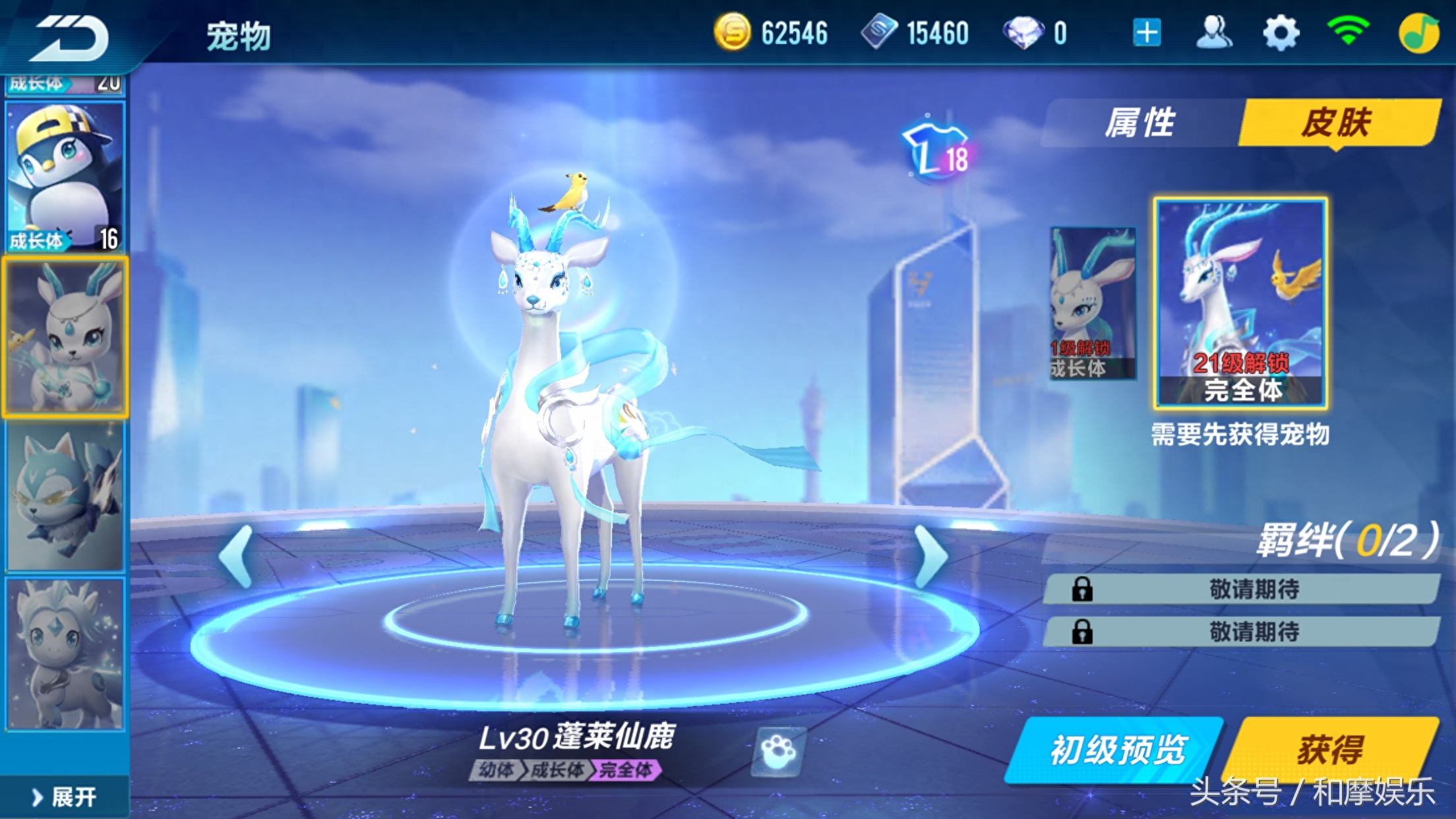Select the penguin pet in the list

[65, 177]
